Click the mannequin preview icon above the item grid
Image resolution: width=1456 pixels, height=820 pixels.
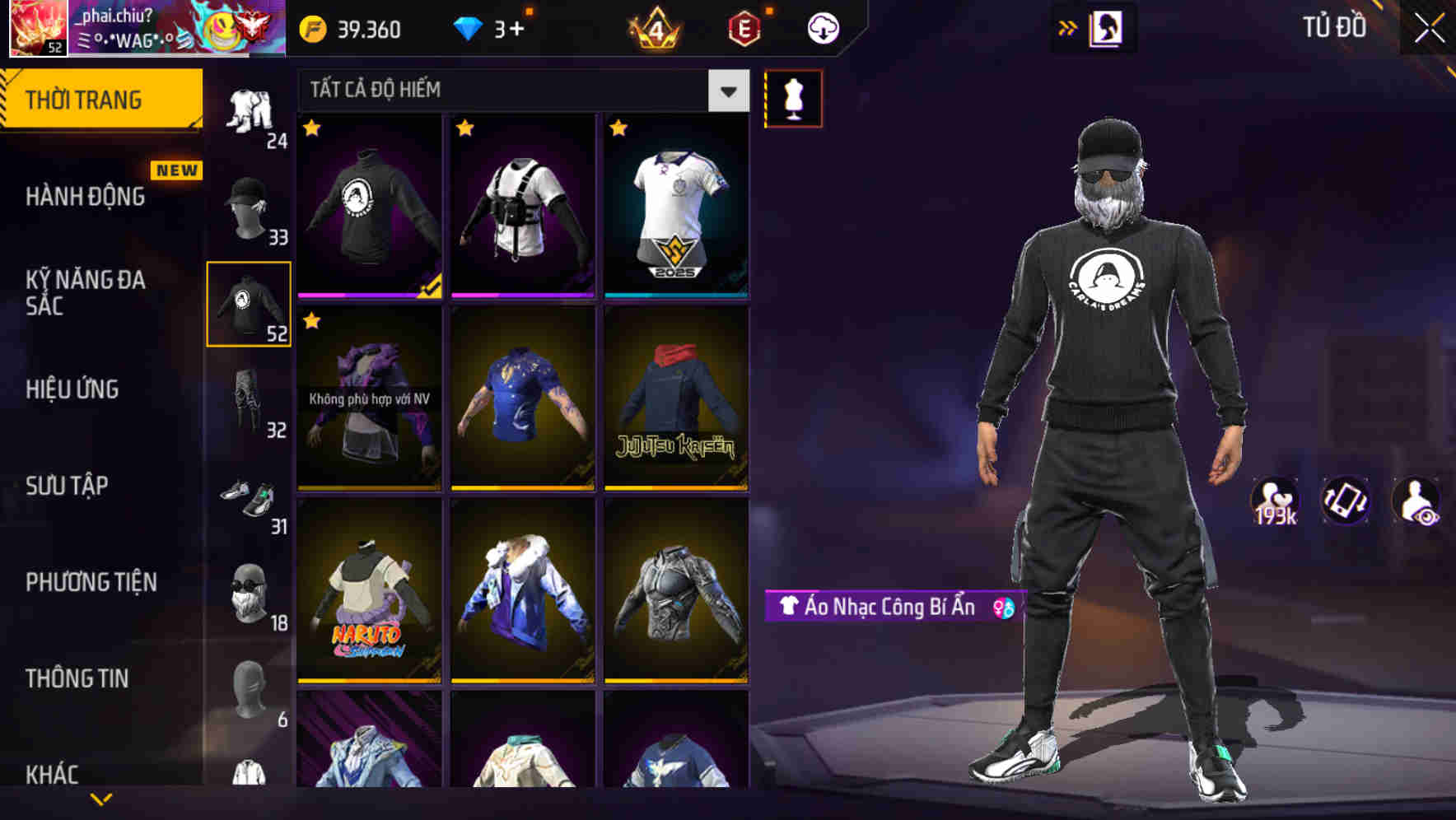pos(793,97)
